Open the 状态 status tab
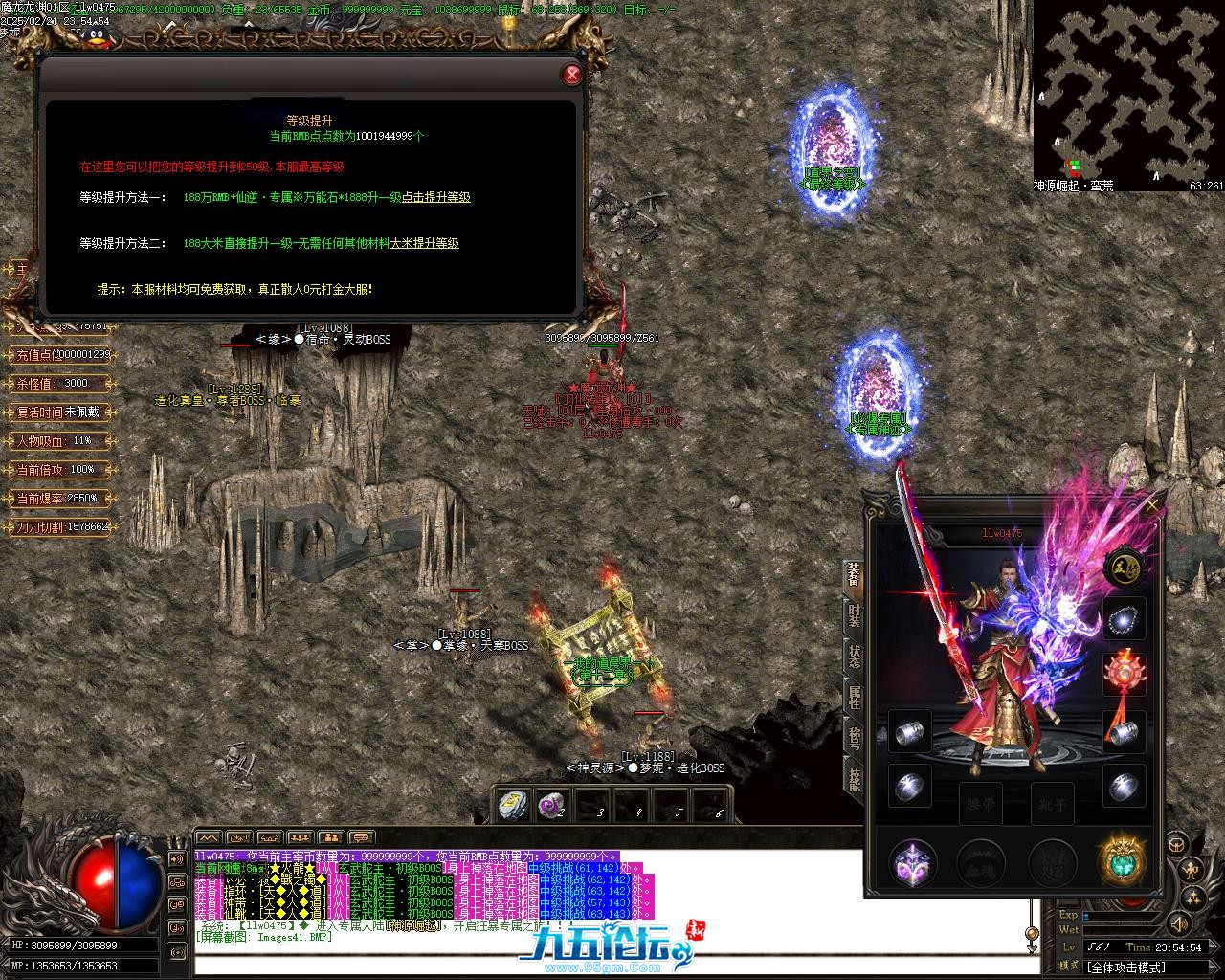The height and width of the screenshot is (980, 1225). 853,657
